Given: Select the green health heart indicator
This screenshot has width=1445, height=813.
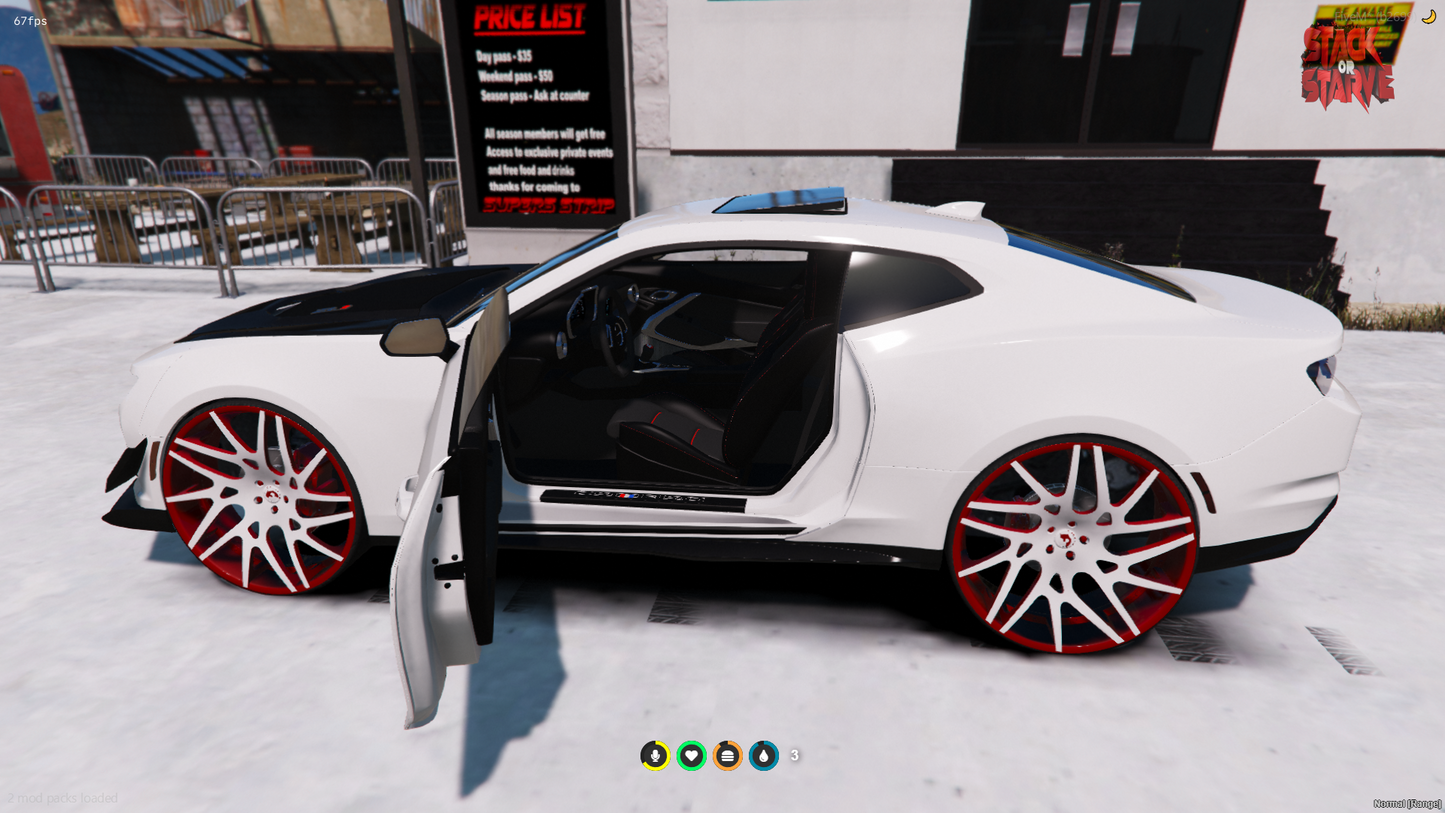Looking at the screenshot, I should coord(691,755).
